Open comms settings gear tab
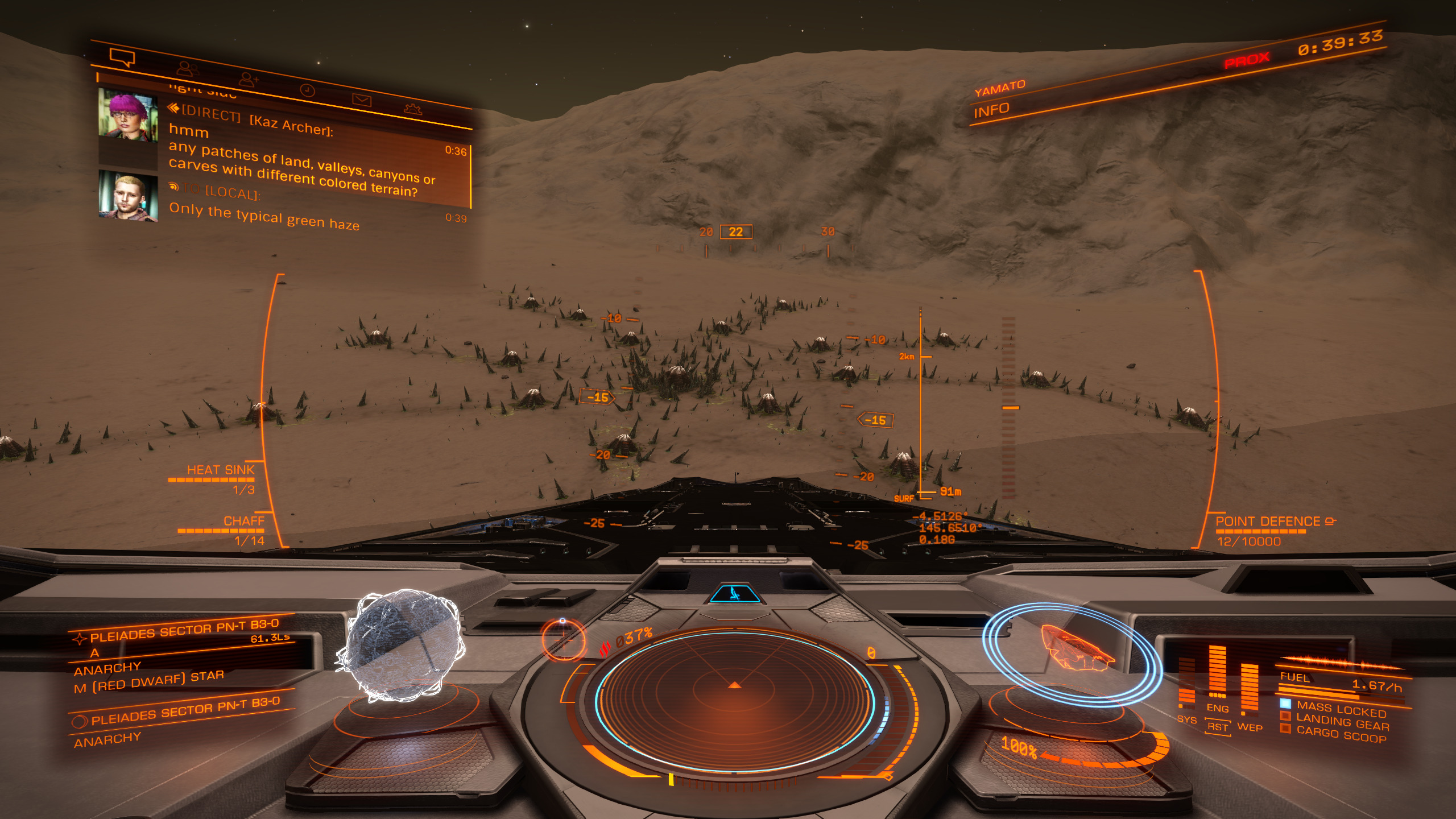 [413, 109]
